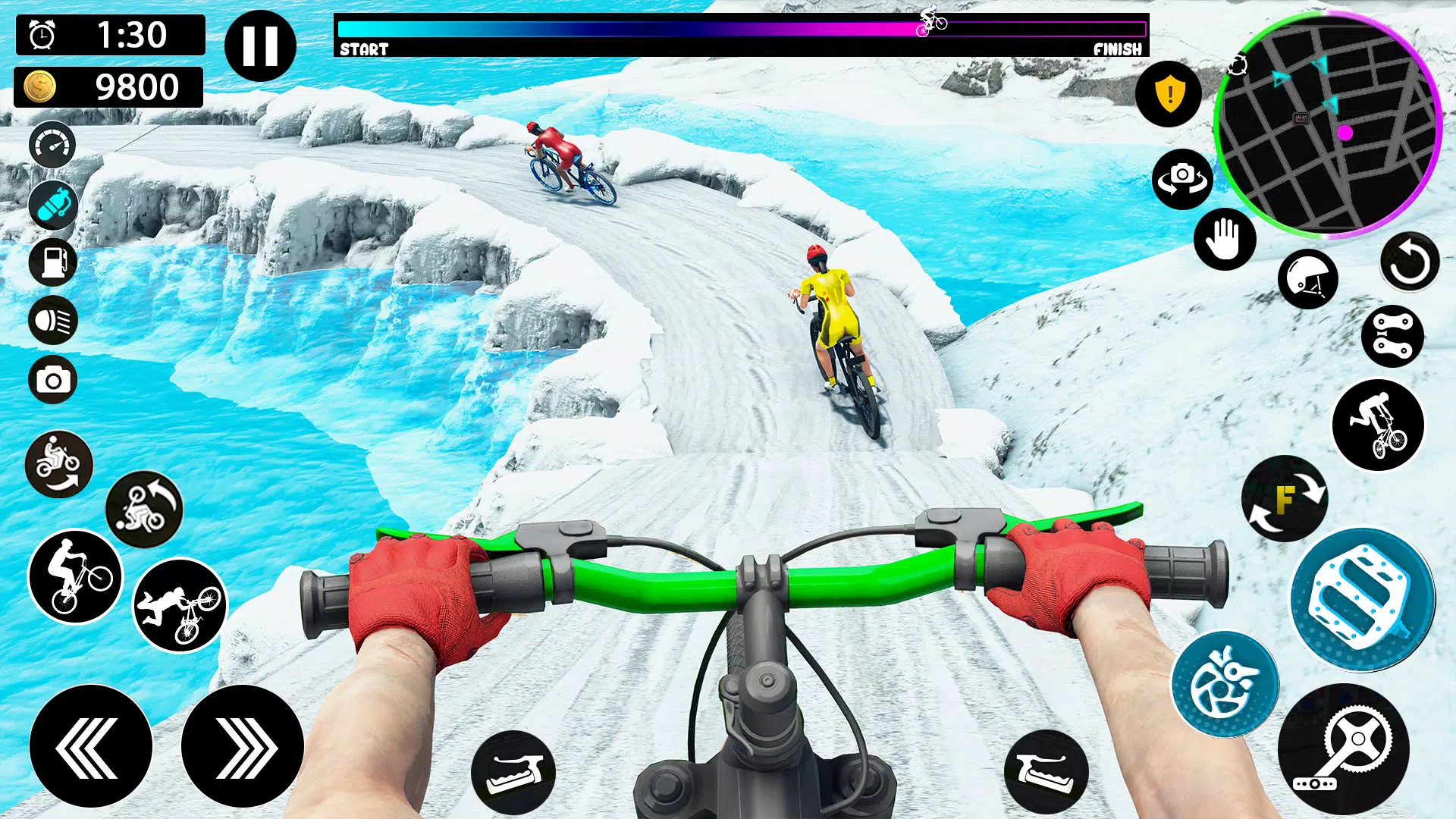The height and width of the screenshot is (819, 1456).
Task: Open the speedometer gauge icon
Action: pyautogui.click(x=52, y=145)
